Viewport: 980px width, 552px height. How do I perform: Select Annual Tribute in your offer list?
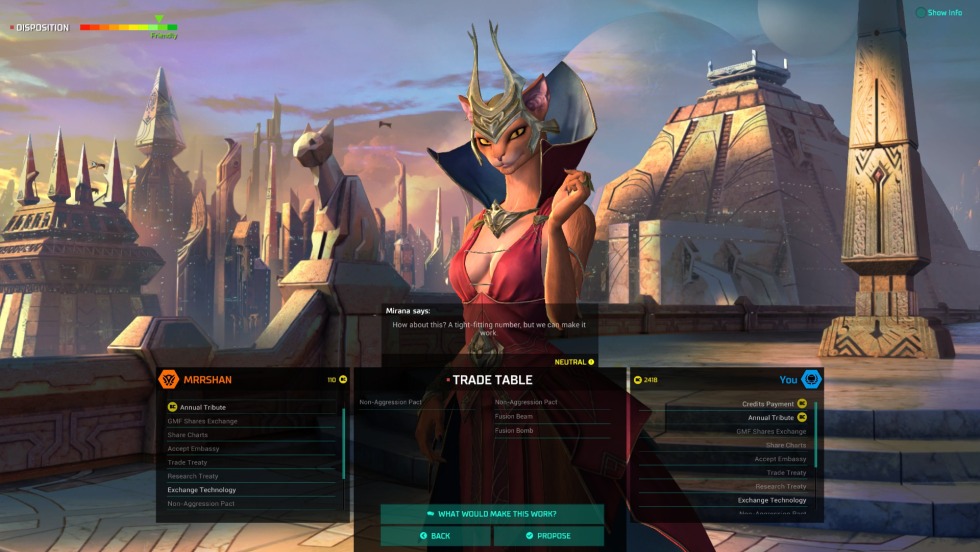(x=770, y=418)
